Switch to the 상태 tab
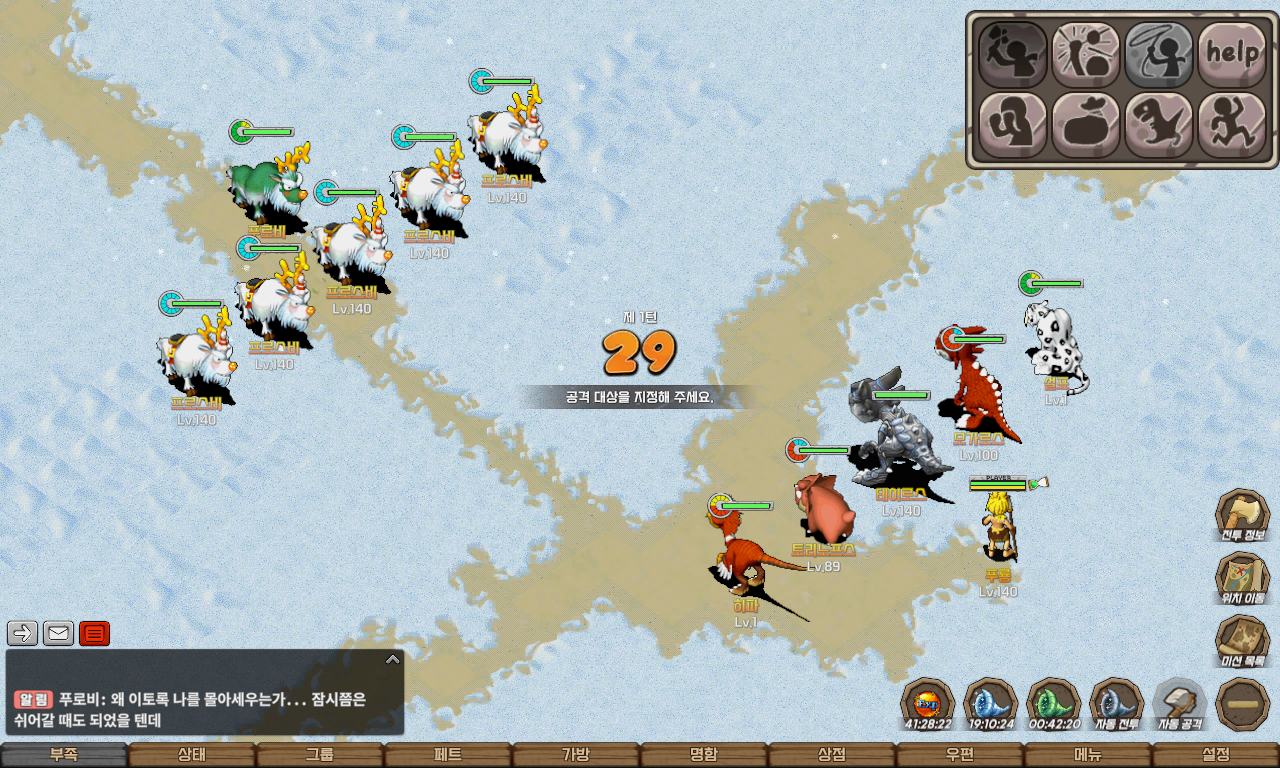 [x=192, y=755]
